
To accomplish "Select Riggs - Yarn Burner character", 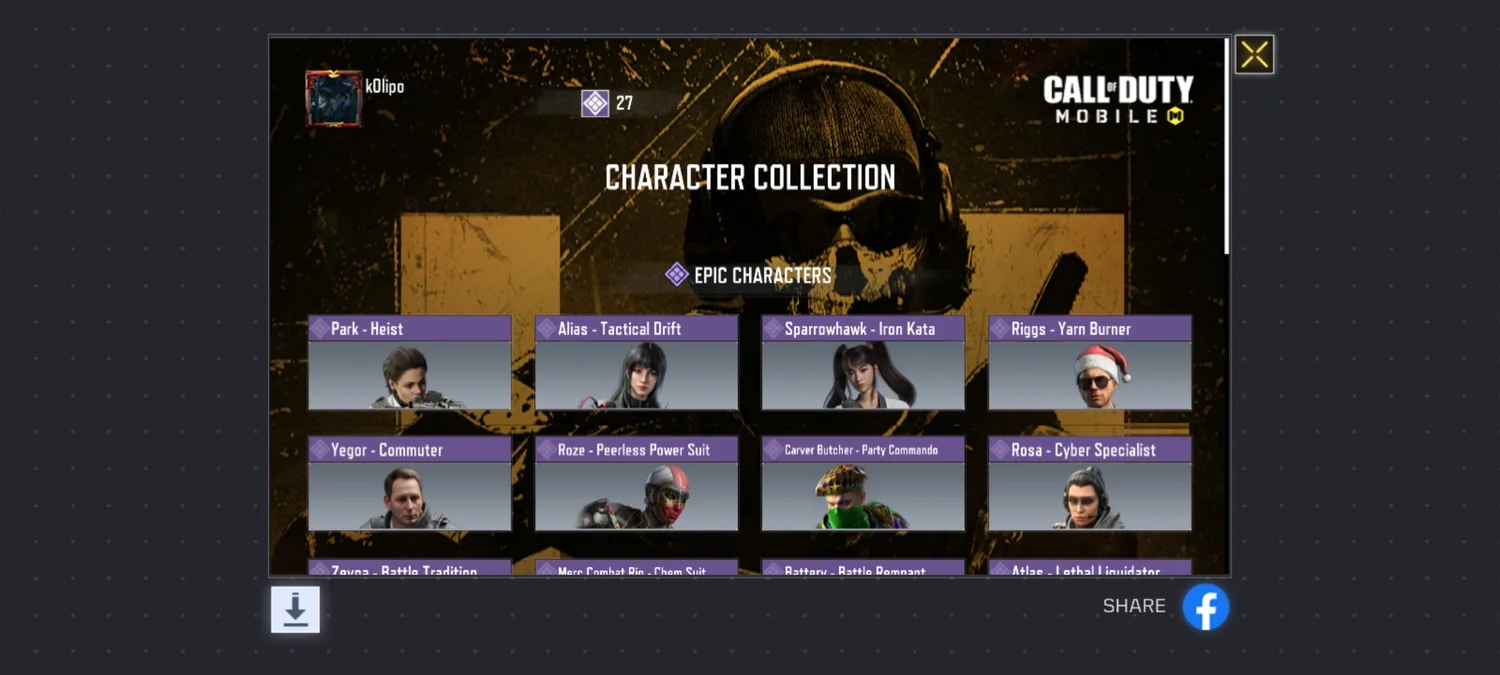I will tap(1090, 364).
